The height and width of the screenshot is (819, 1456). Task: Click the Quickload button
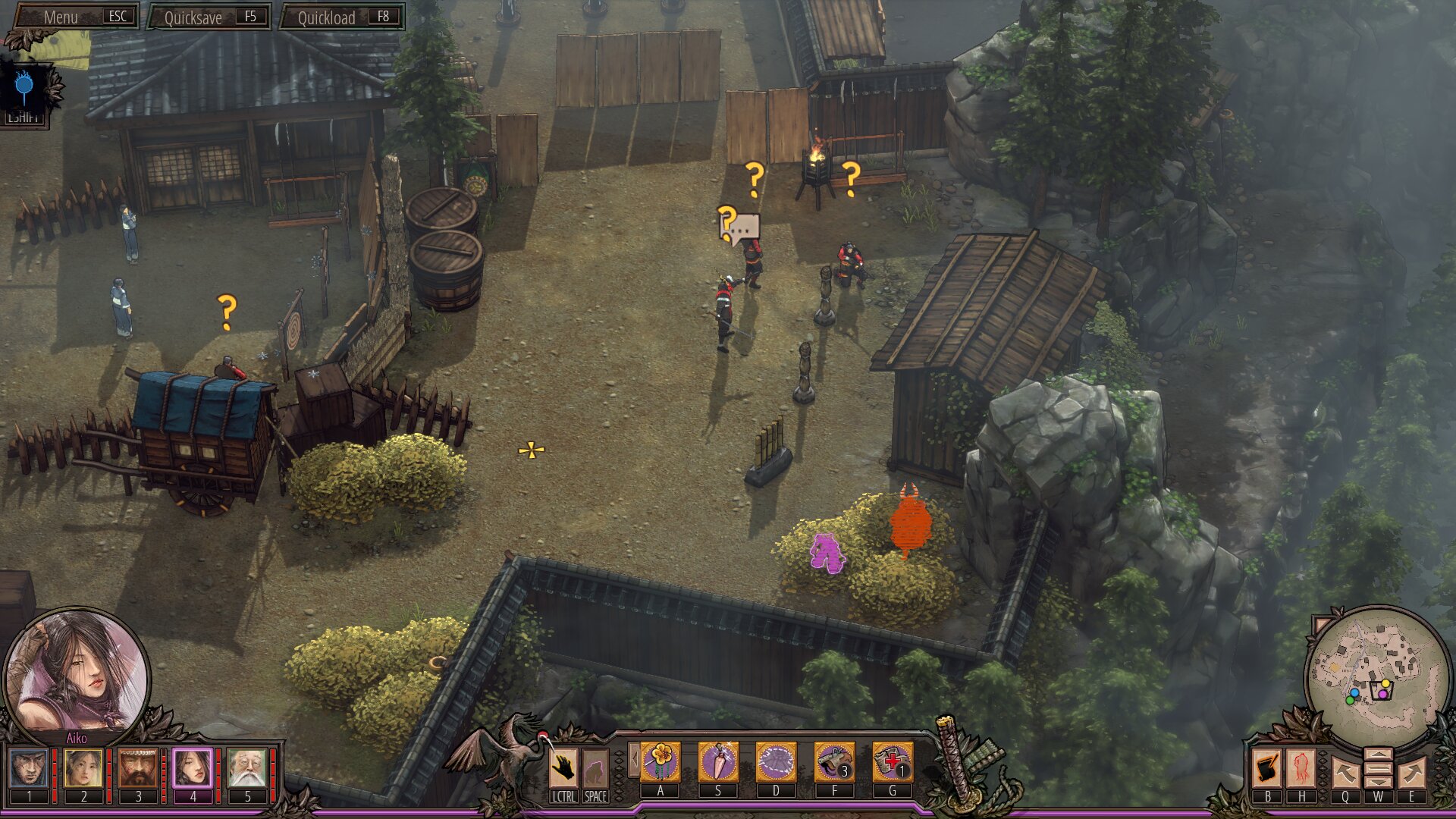342,17
